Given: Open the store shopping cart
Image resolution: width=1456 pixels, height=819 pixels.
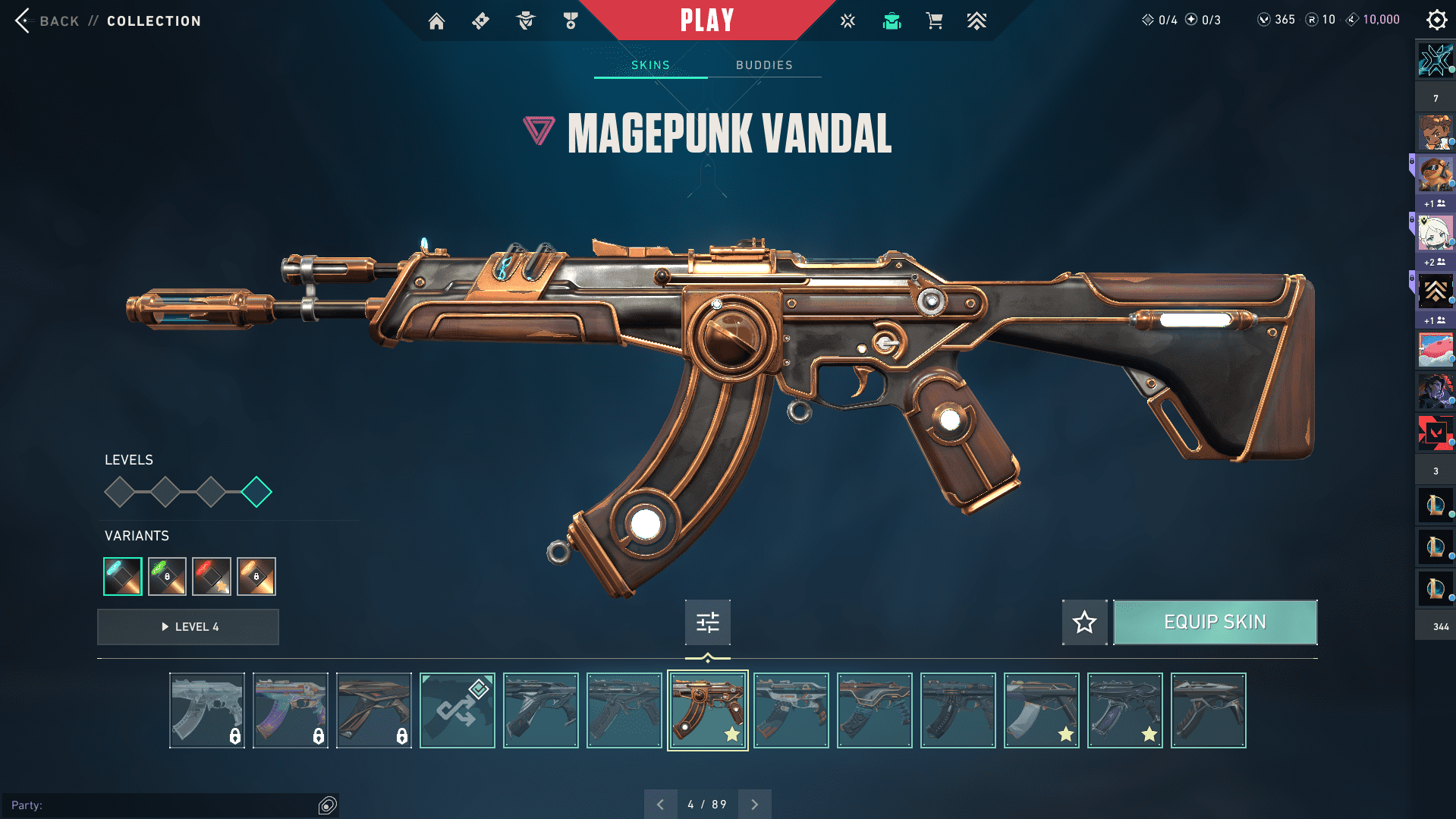Looking at the screenshot, I should tap(934, 21).
